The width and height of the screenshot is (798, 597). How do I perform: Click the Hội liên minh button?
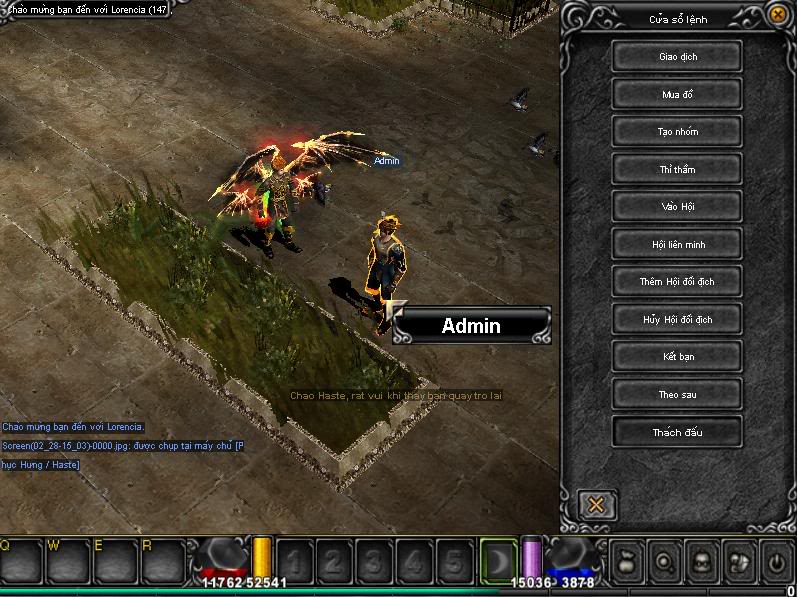[x=677, y=244]
